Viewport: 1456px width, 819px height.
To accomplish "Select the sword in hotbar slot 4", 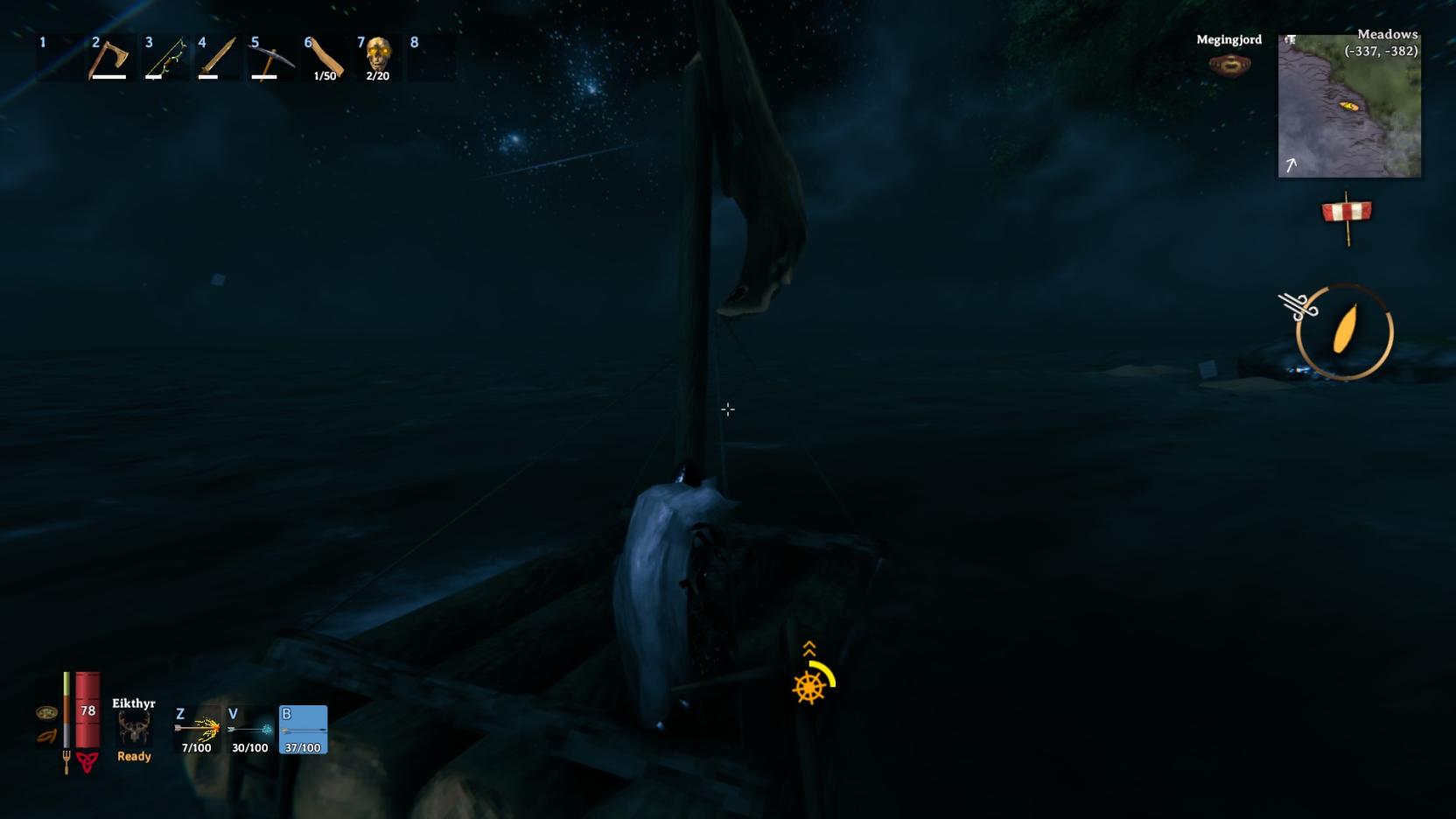I will pyautogui.click(x=219, y=57).
